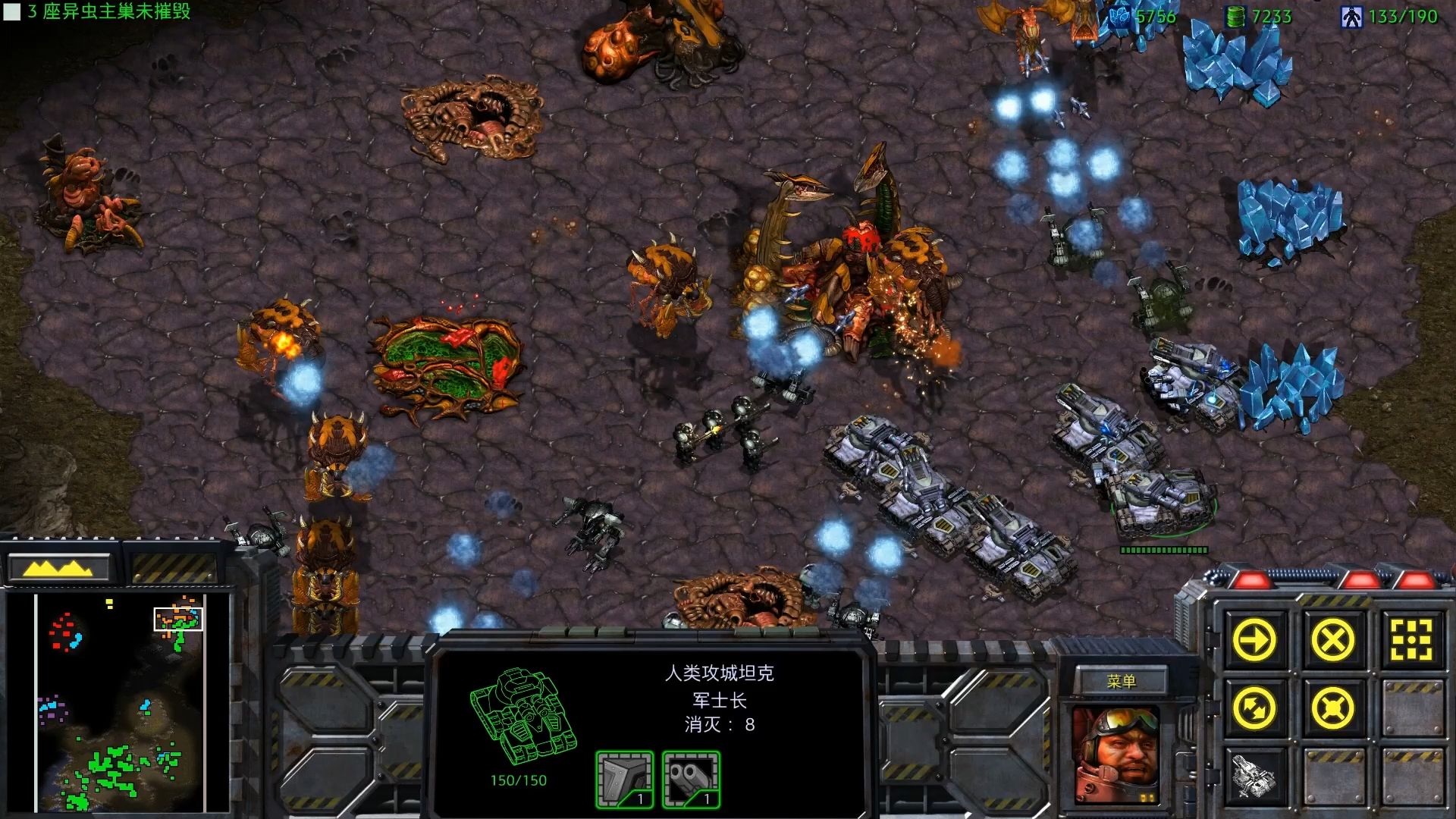Activate the Move command arrow

[1254, 641]
